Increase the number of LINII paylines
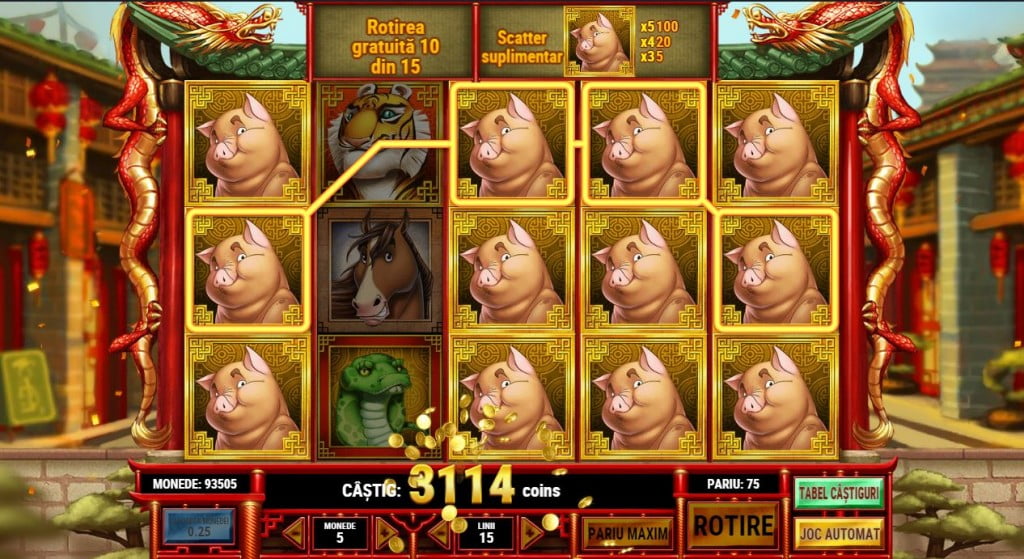The height and width of the screenshot is (559, 1024). pyautogui.click(x=530, y=532)
